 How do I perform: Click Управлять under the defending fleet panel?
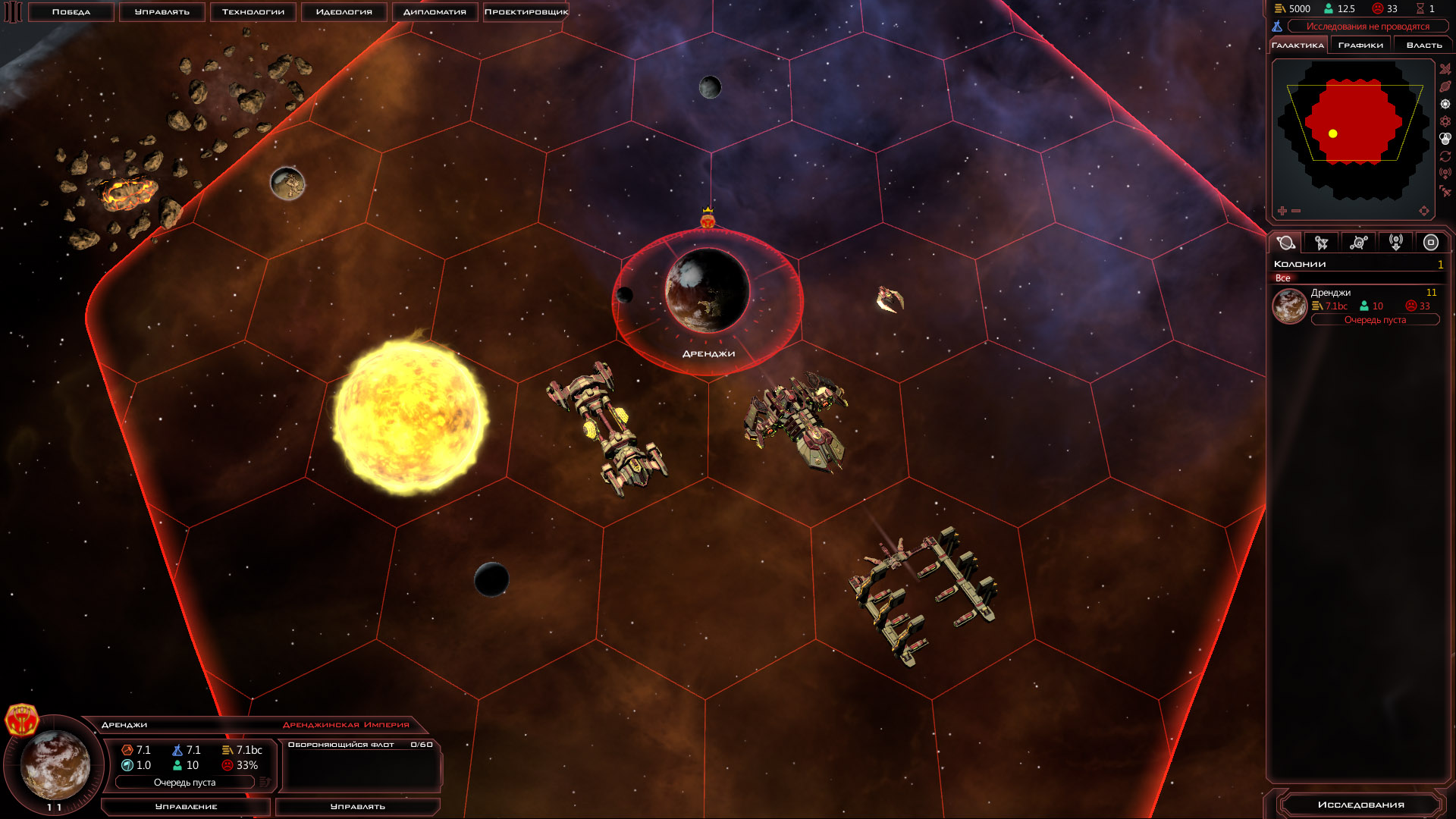point(358,807)
